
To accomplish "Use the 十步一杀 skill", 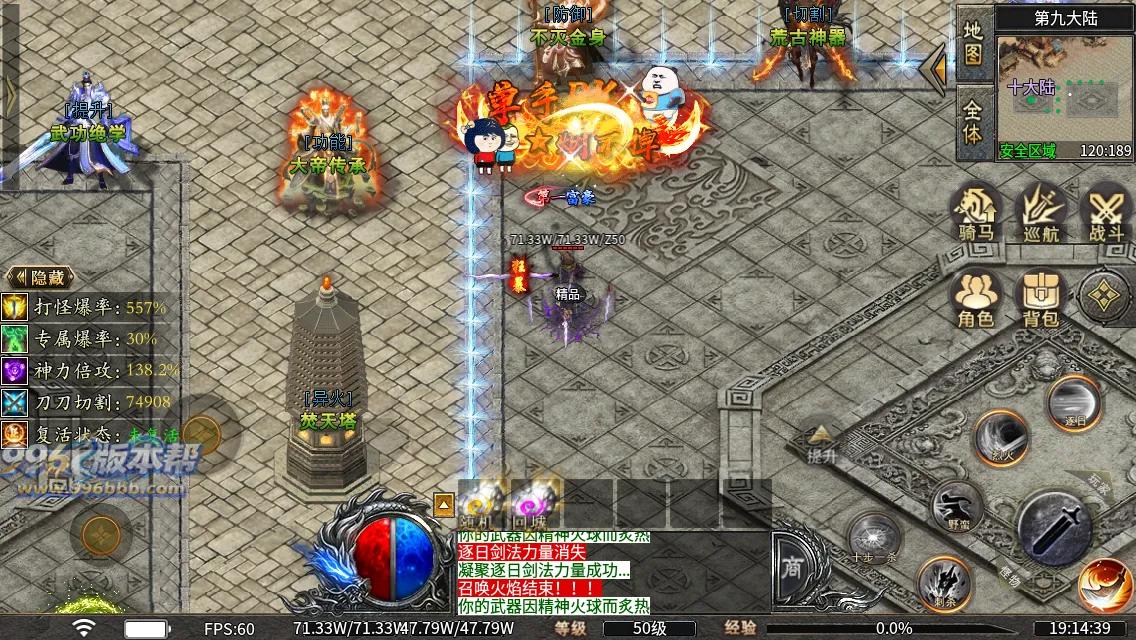I will point(875,541).
